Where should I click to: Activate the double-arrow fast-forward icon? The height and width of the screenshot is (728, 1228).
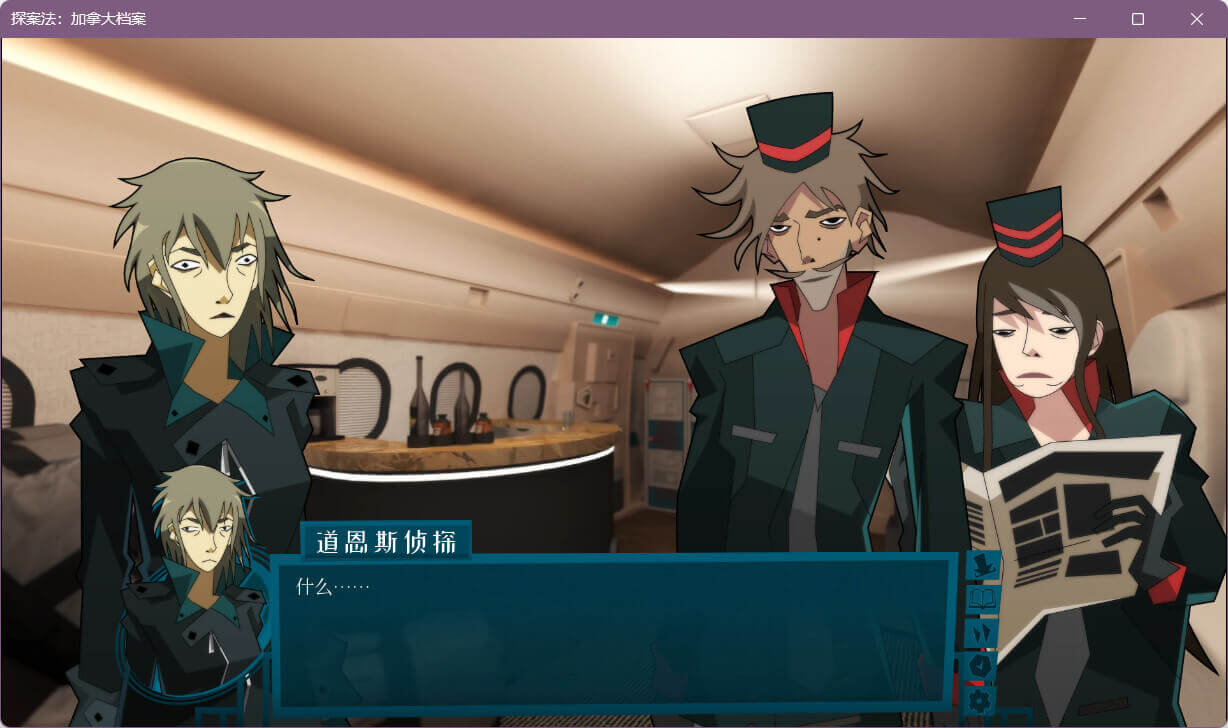(x=982, y=633)
